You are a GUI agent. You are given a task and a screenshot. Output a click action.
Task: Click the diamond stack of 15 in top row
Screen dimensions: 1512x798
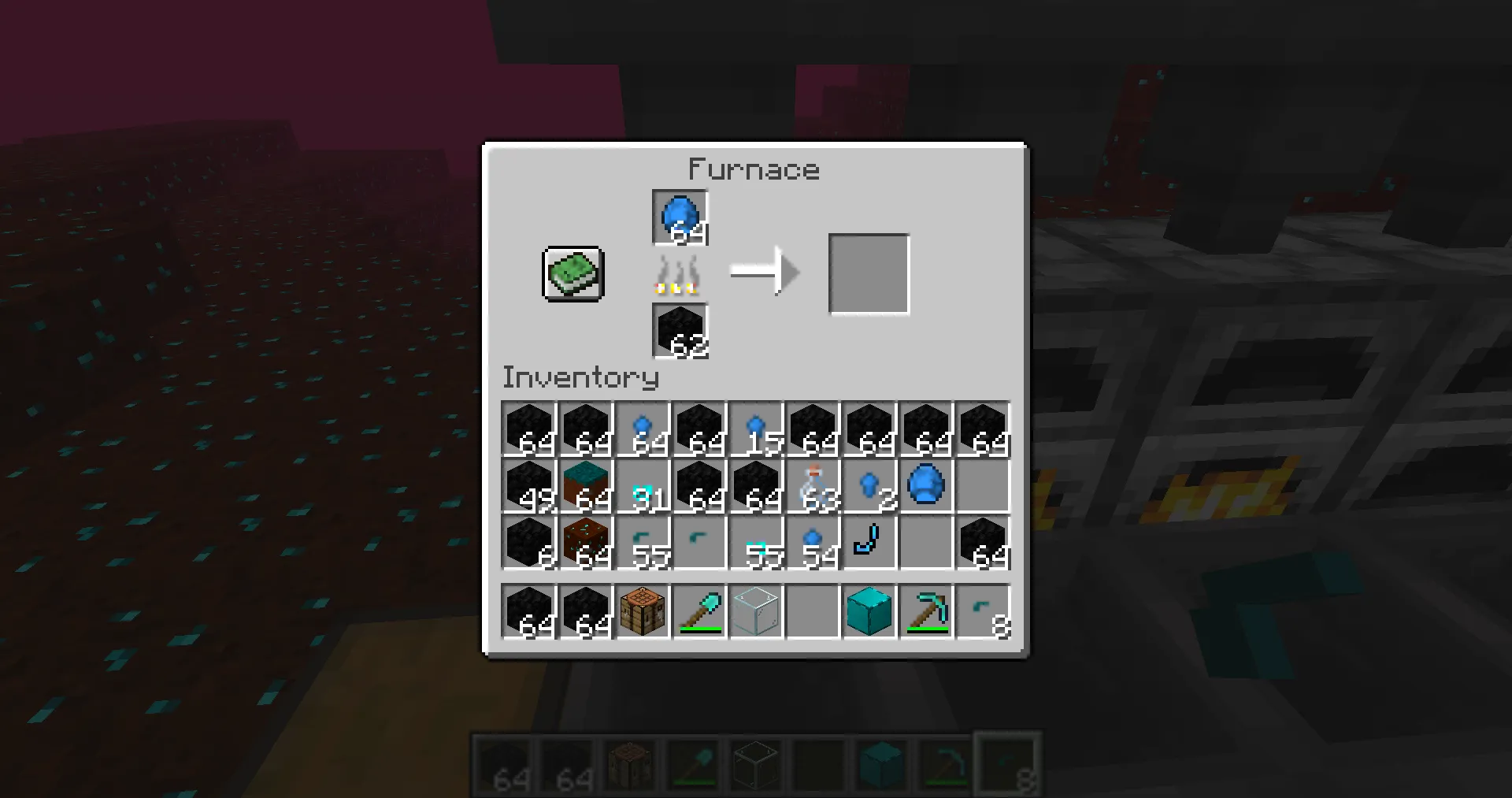(756, 429)
